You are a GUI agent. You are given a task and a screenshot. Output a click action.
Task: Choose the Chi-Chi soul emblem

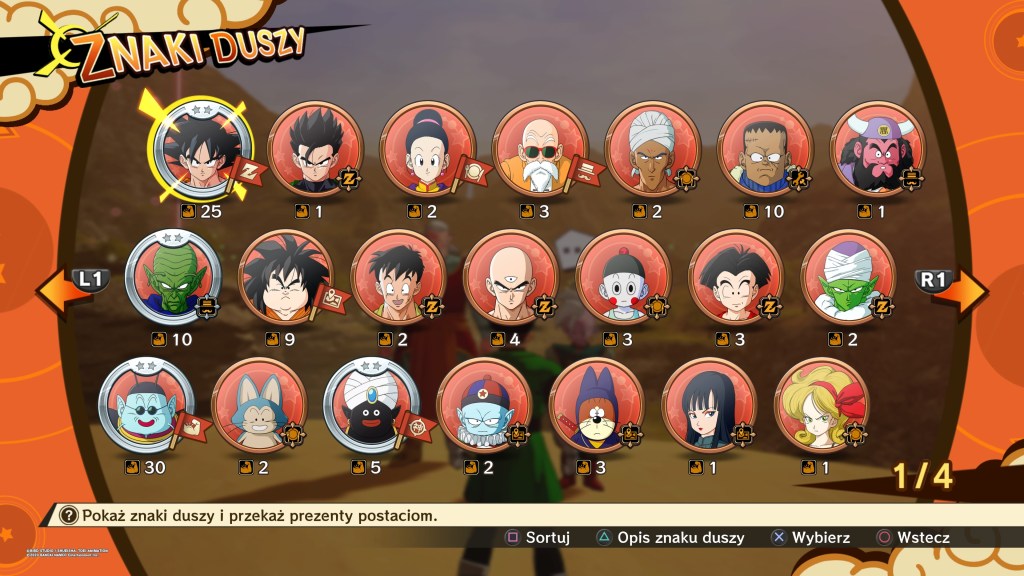point(428,150)
